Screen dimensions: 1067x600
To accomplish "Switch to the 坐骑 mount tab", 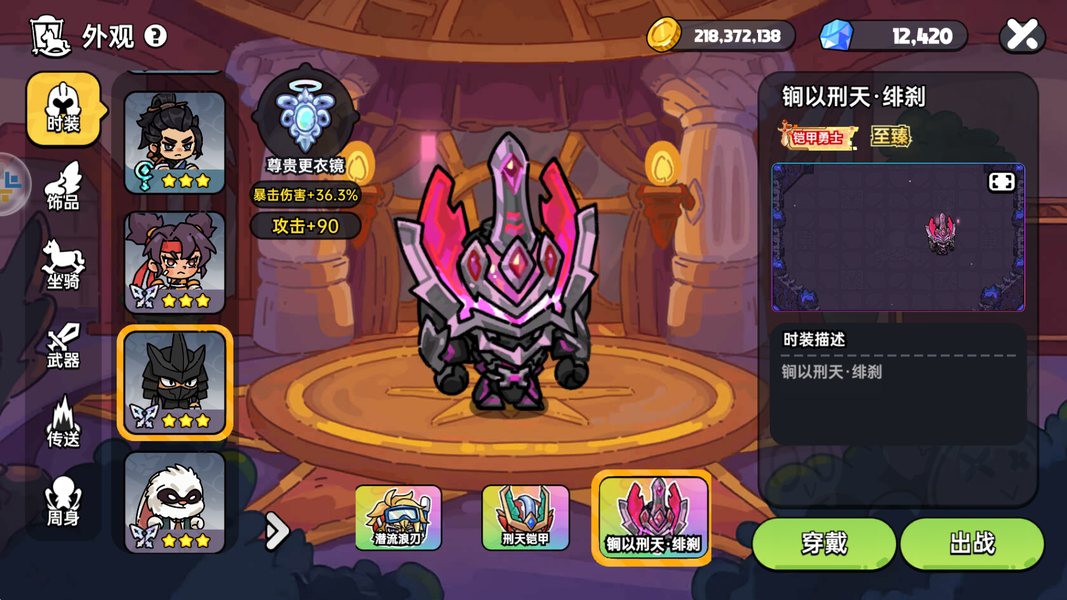I will click(x=63, y=265).
